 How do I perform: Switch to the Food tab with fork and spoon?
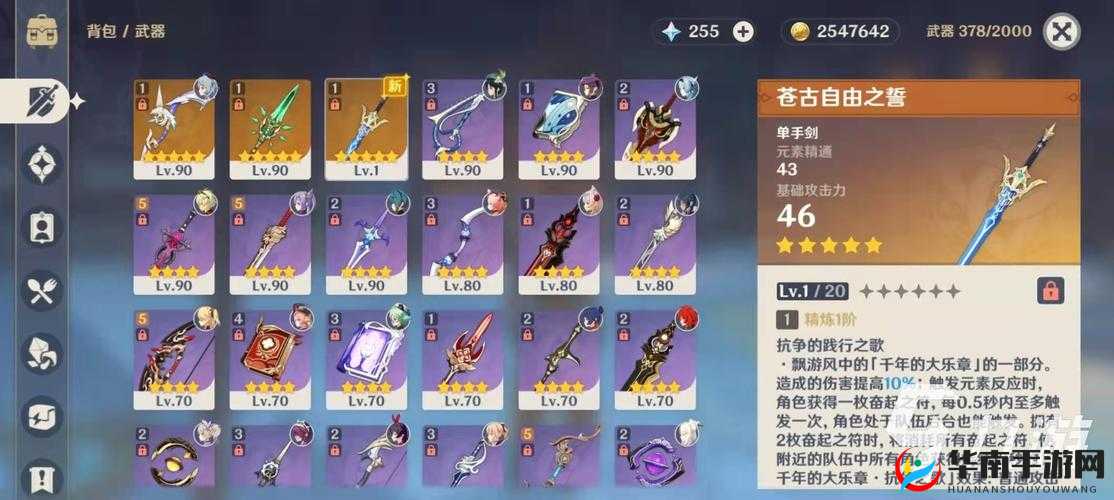42,290
